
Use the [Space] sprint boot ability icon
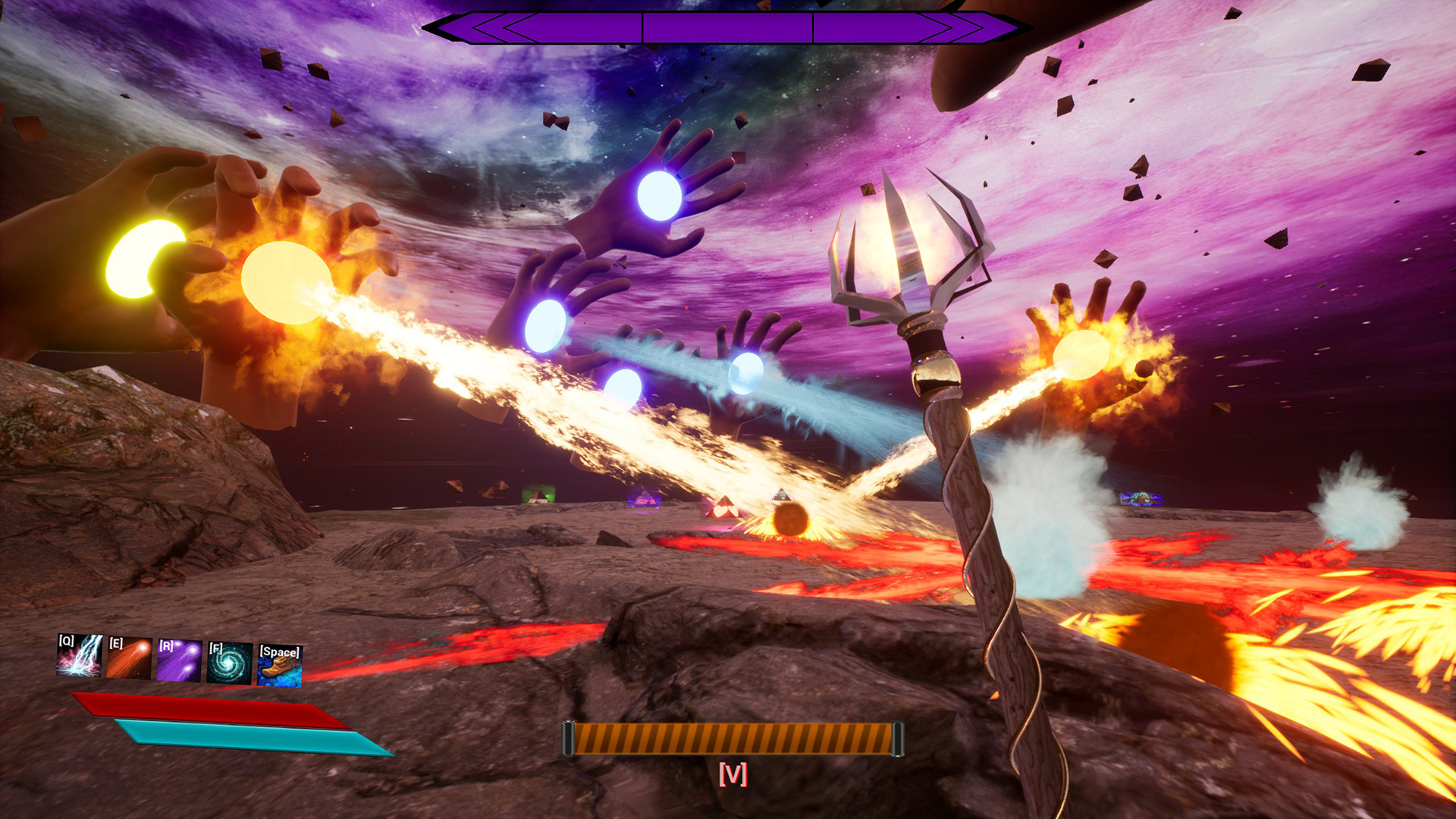coord(278,665)
